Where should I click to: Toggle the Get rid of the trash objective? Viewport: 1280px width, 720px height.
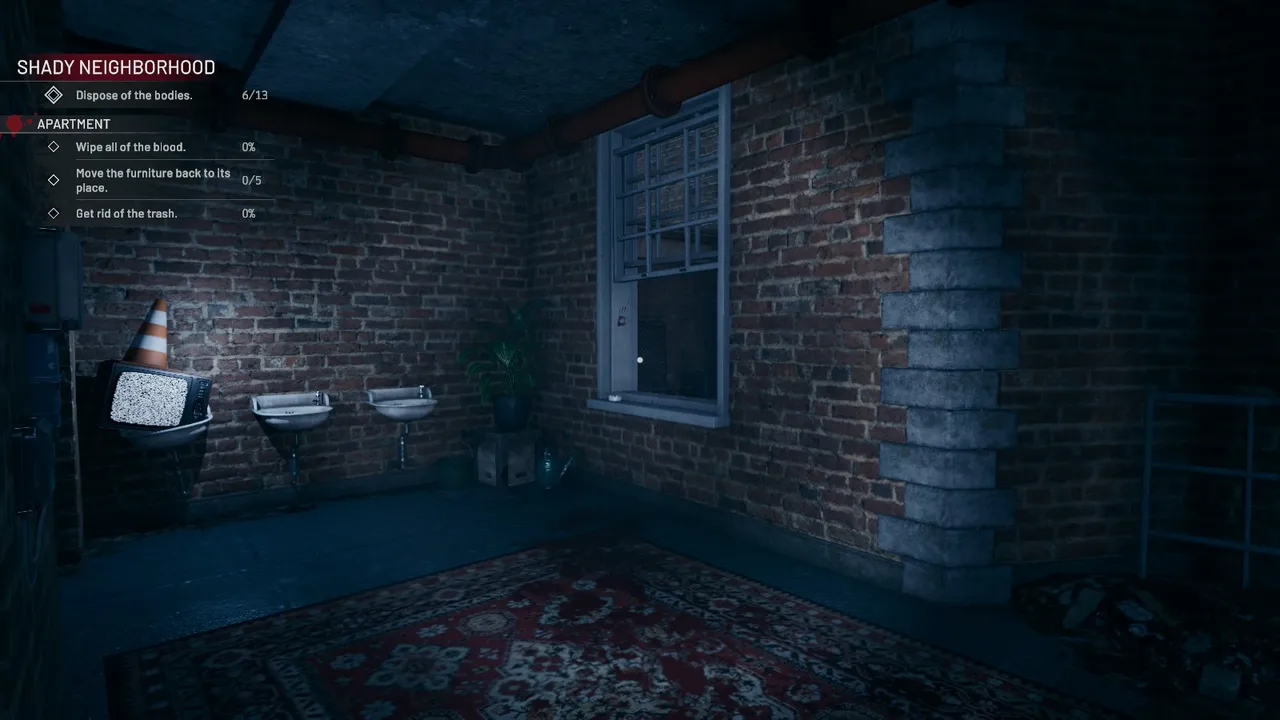point(127,213)
